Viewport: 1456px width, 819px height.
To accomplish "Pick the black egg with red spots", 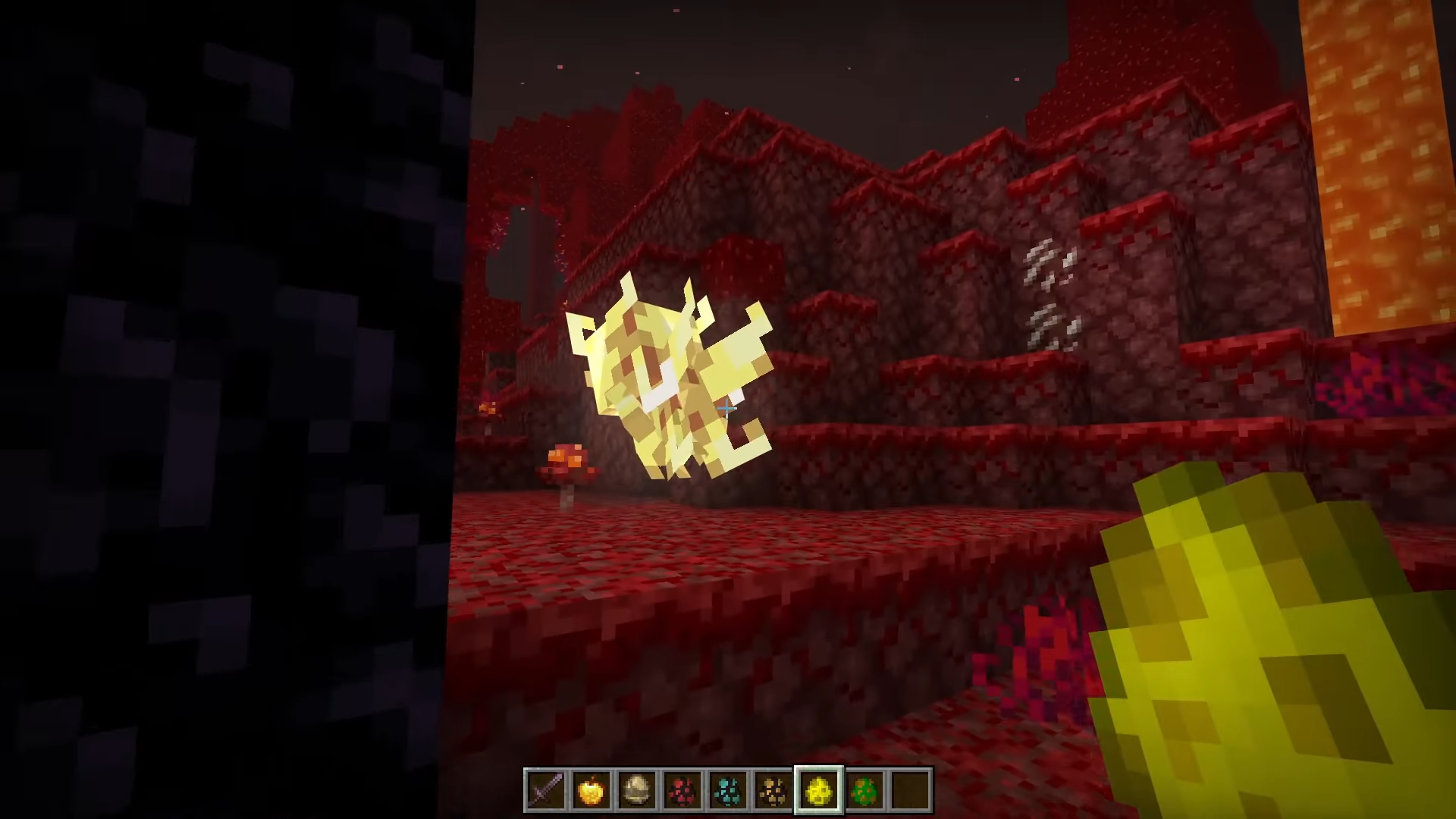I will coord(682,790).
